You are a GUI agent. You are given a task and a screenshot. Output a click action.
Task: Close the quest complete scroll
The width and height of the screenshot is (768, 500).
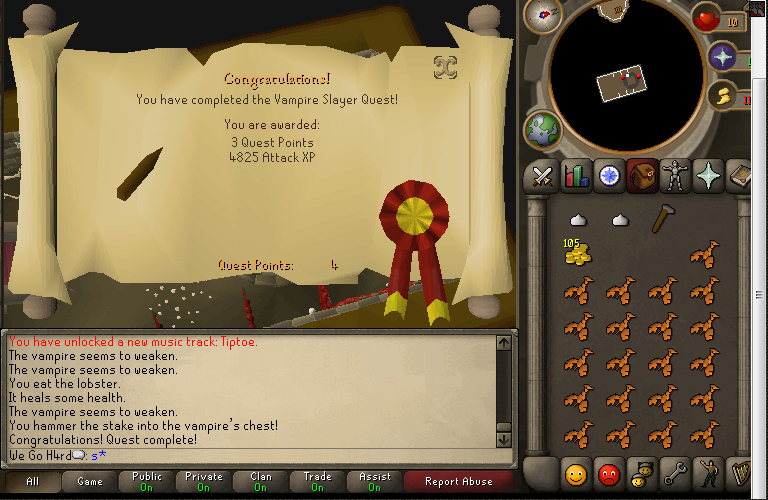click(x=446, y=67)
